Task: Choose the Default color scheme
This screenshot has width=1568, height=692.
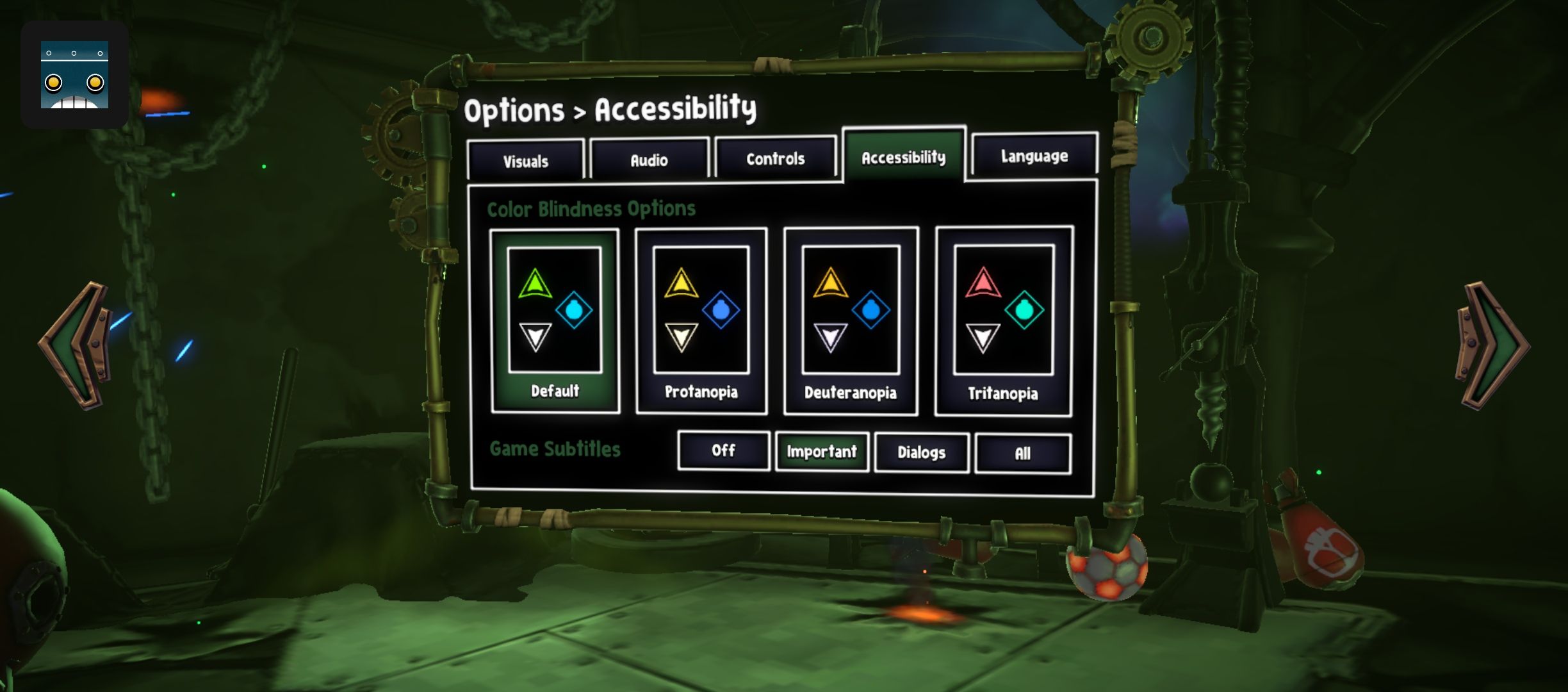Action: pyautogui.click(x=555, y=322)
